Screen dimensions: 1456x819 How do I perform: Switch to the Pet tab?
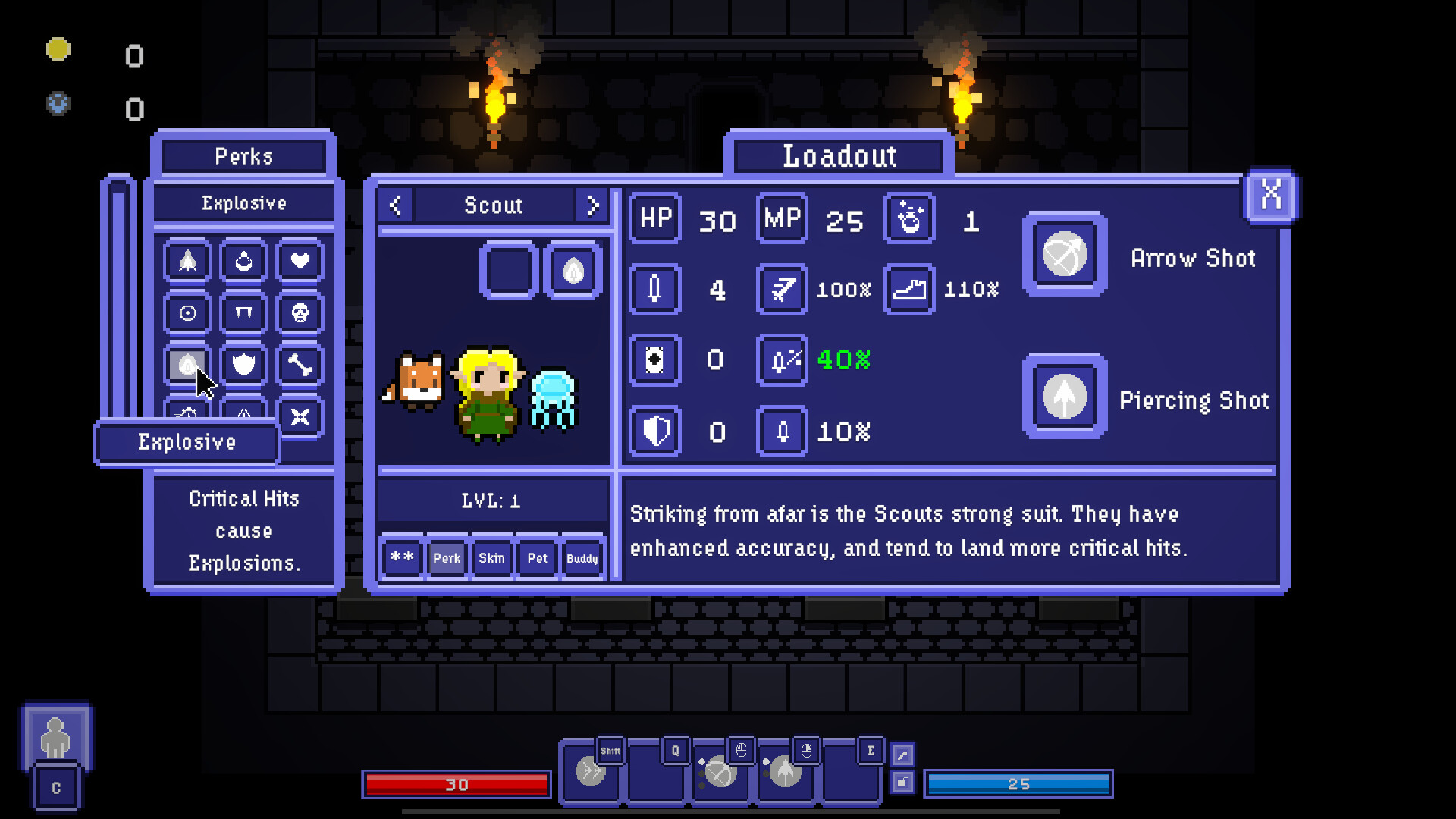point(537,558)
